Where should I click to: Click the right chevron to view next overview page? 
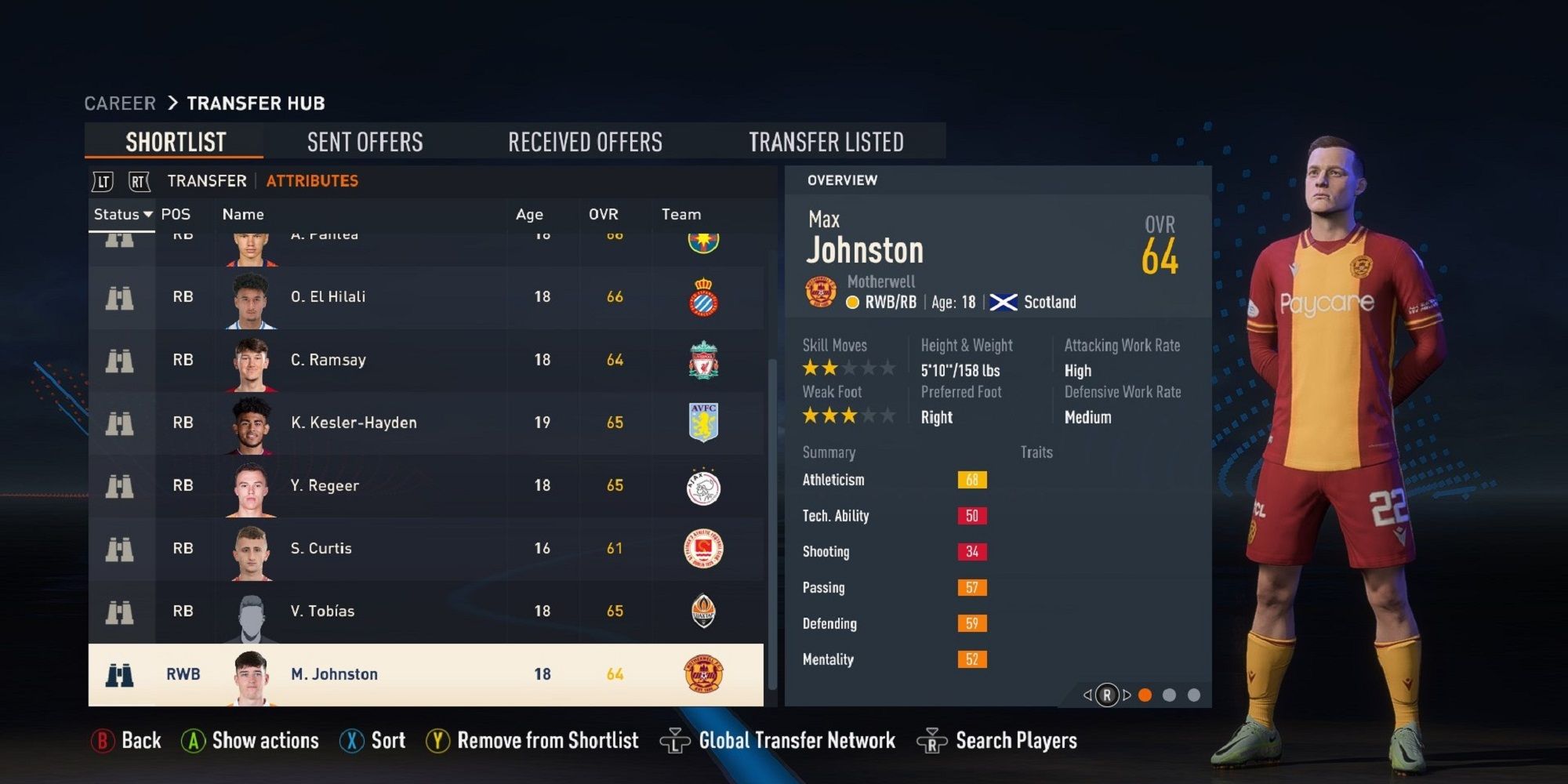pyautogui.click(x=1127, y=696)
